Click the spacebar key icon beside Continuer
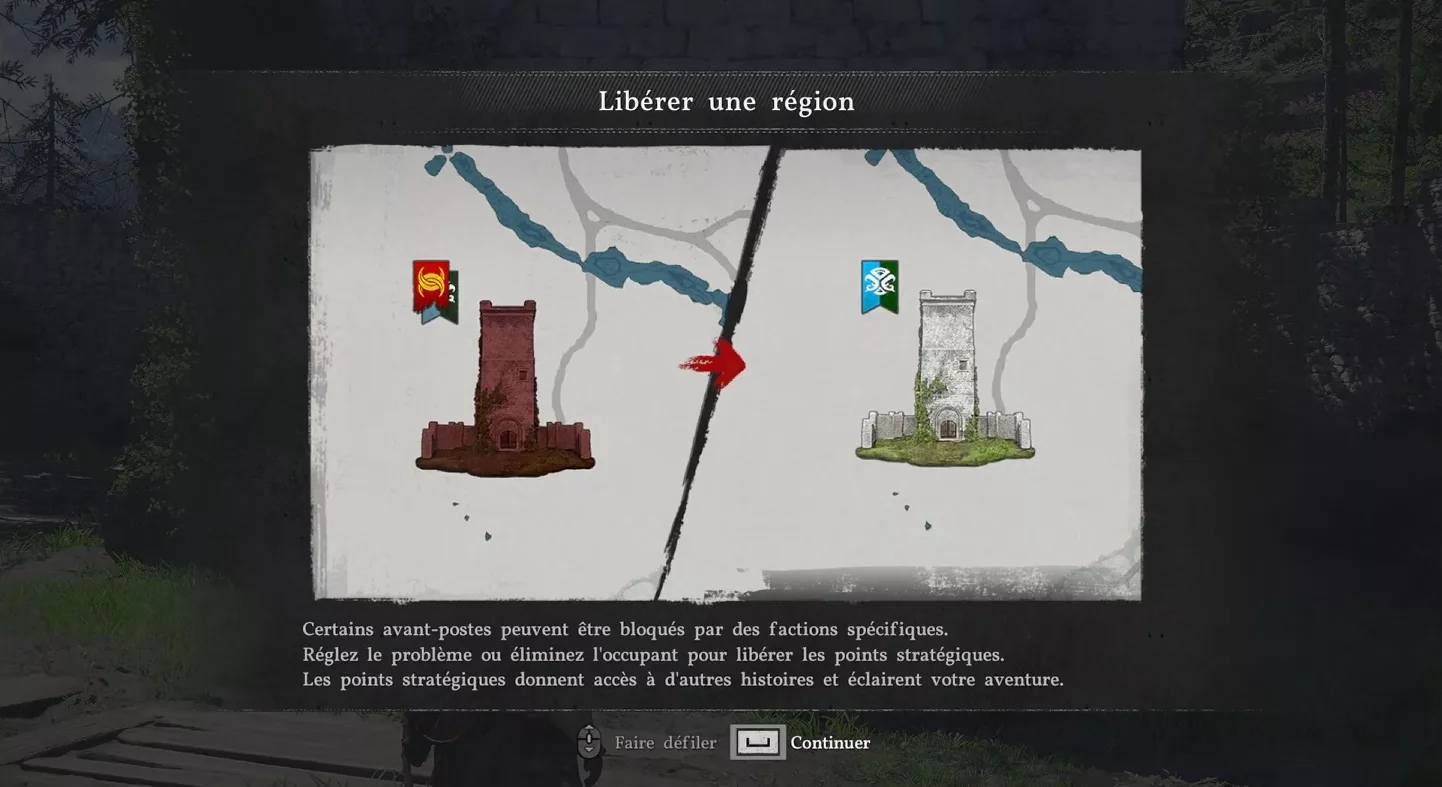Screen dimensions: 1442x787 tap(758, 742)
